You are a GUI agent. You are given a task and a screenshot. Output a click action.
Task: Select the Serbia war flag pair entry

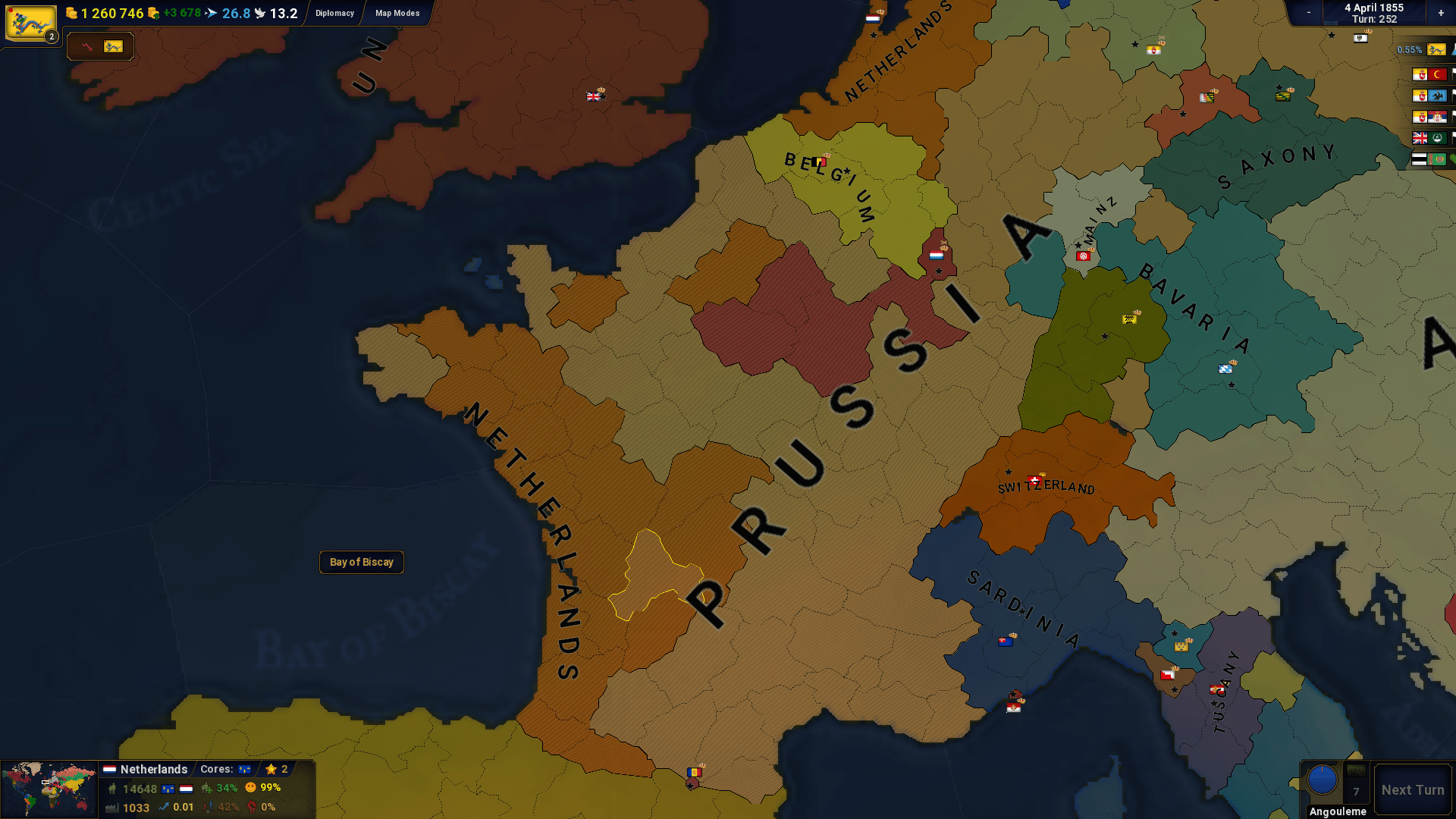[1428, 116]
